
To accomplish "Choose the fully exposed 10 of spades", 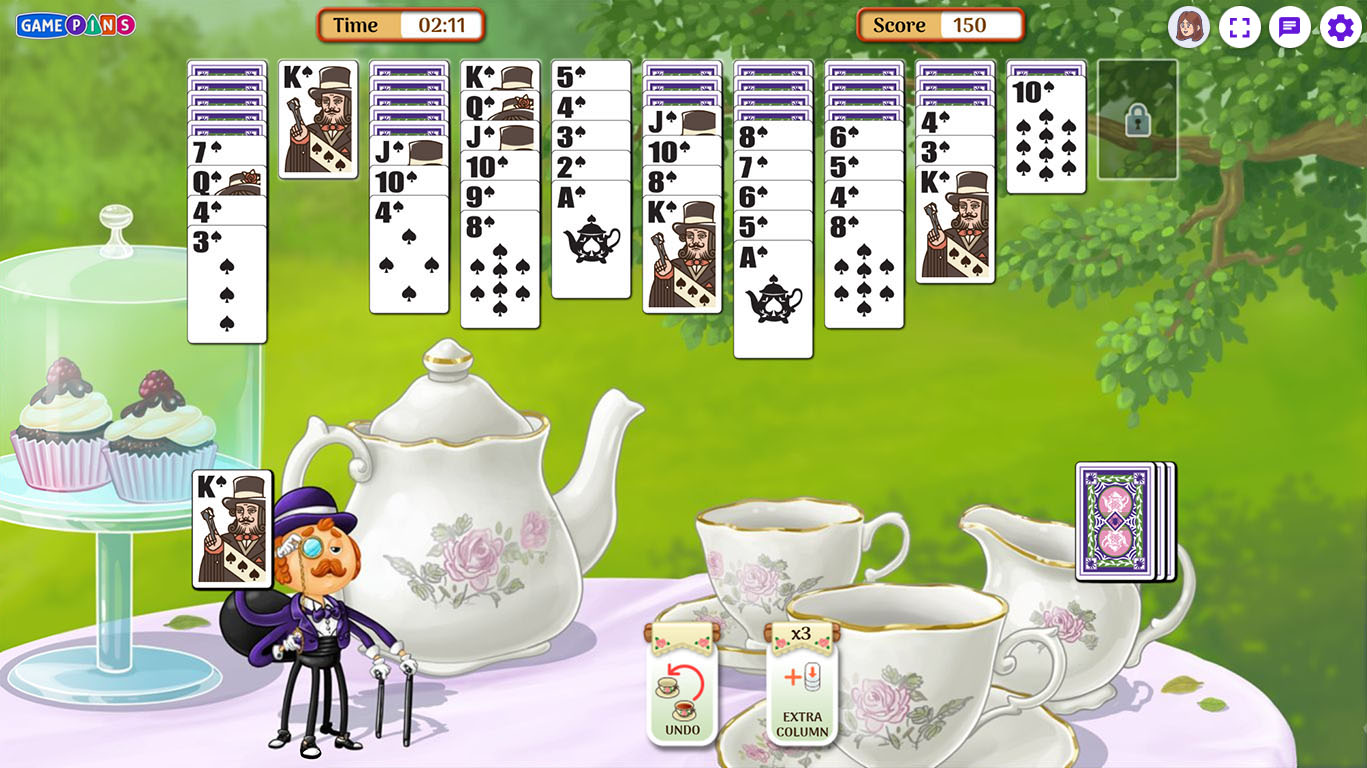I will tap(1046, 135).
